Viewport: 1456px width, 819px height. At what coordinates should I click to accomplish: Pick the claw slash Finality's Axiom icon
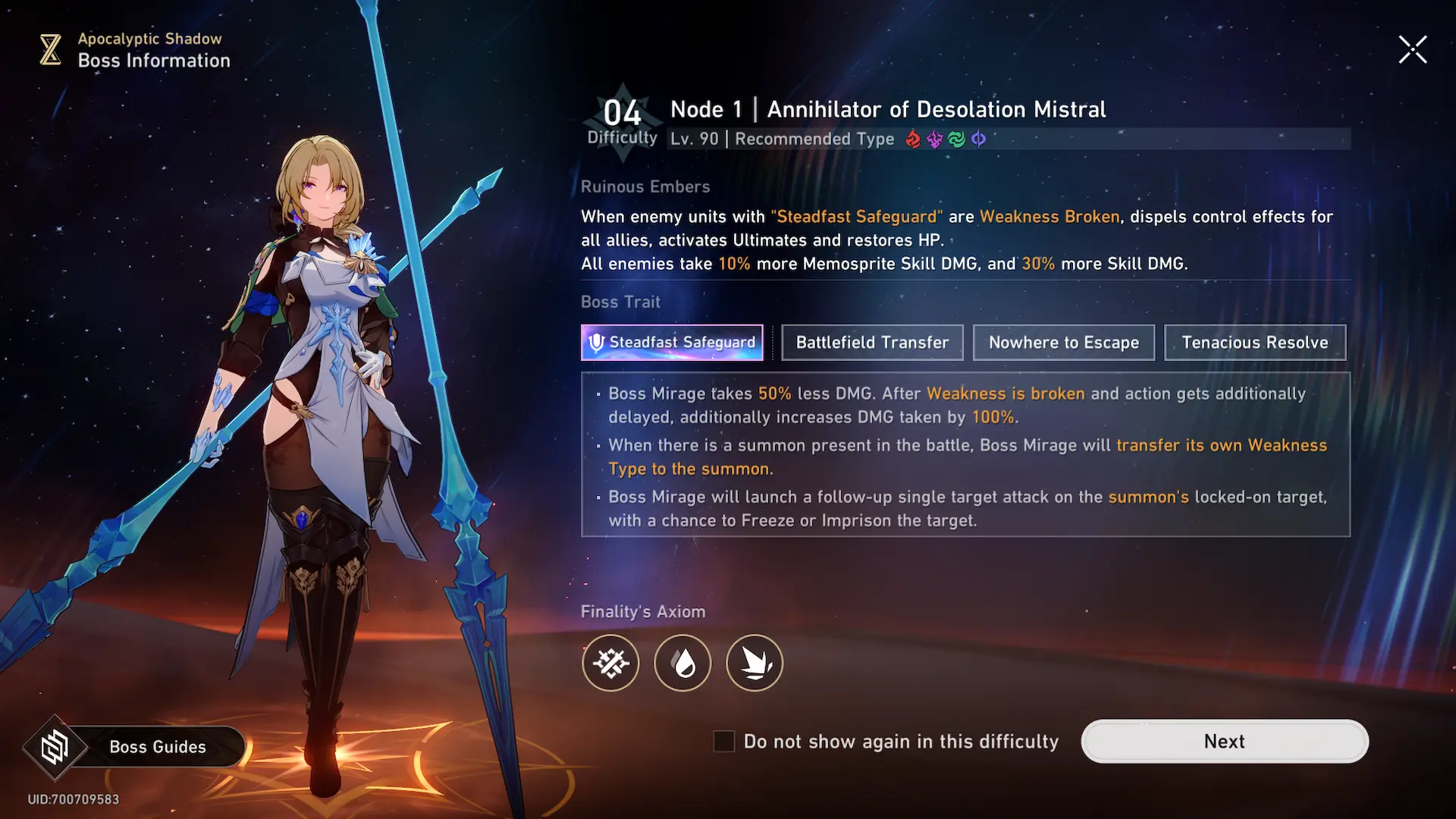pyautogui.click(x=755, y=663)
